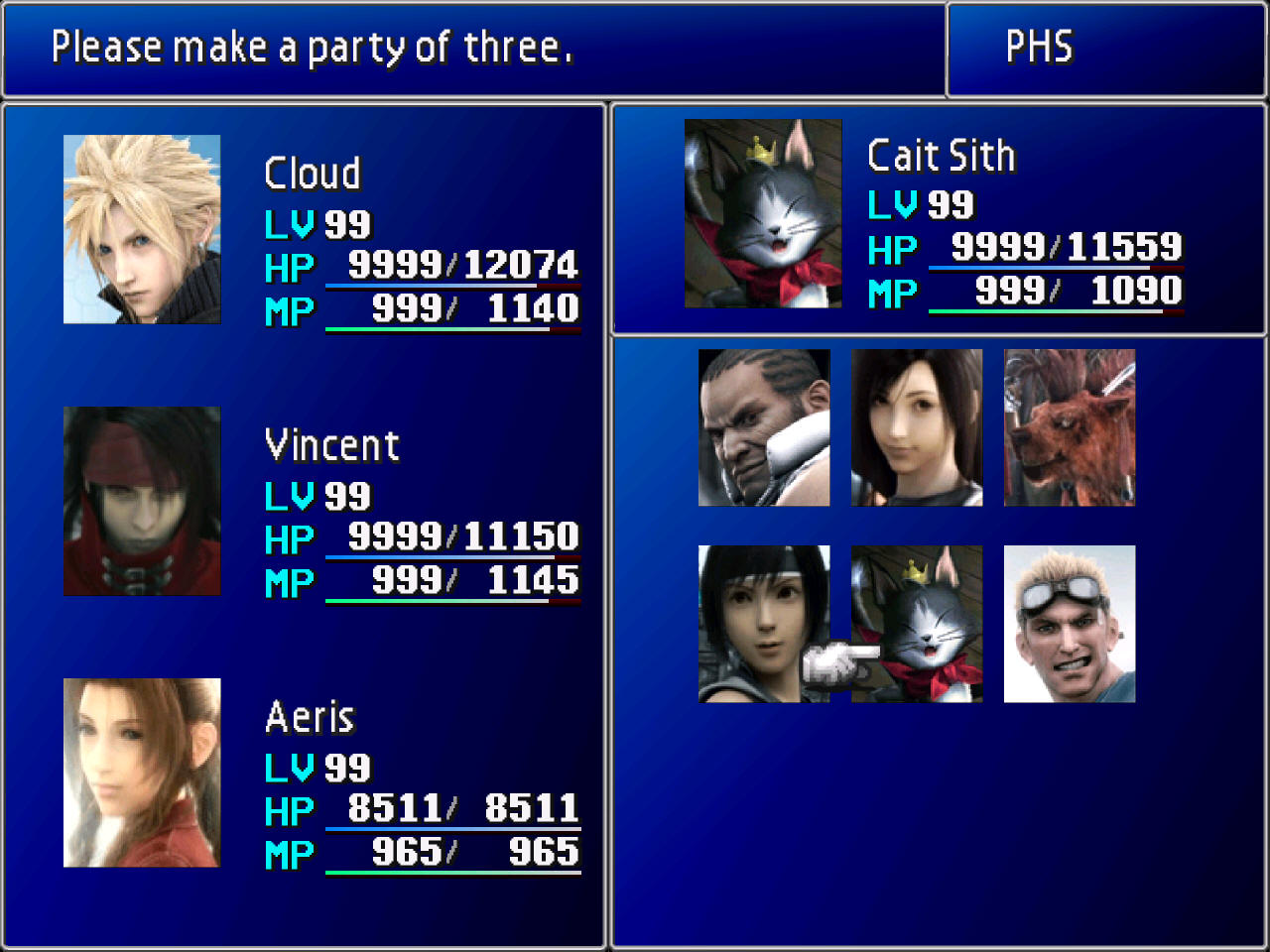
Task: Select Tifa's reserve portrait
Action: (x=917, y=427)
